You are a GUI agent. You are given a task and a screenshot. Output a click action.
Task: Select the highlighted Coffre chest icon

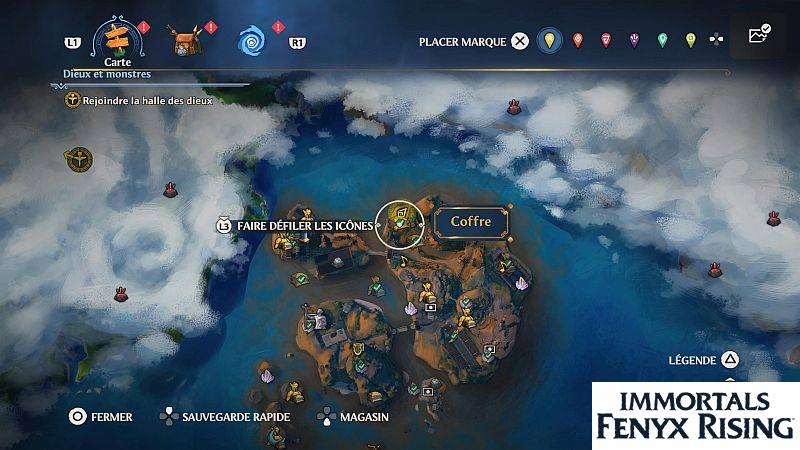[400, 222]
